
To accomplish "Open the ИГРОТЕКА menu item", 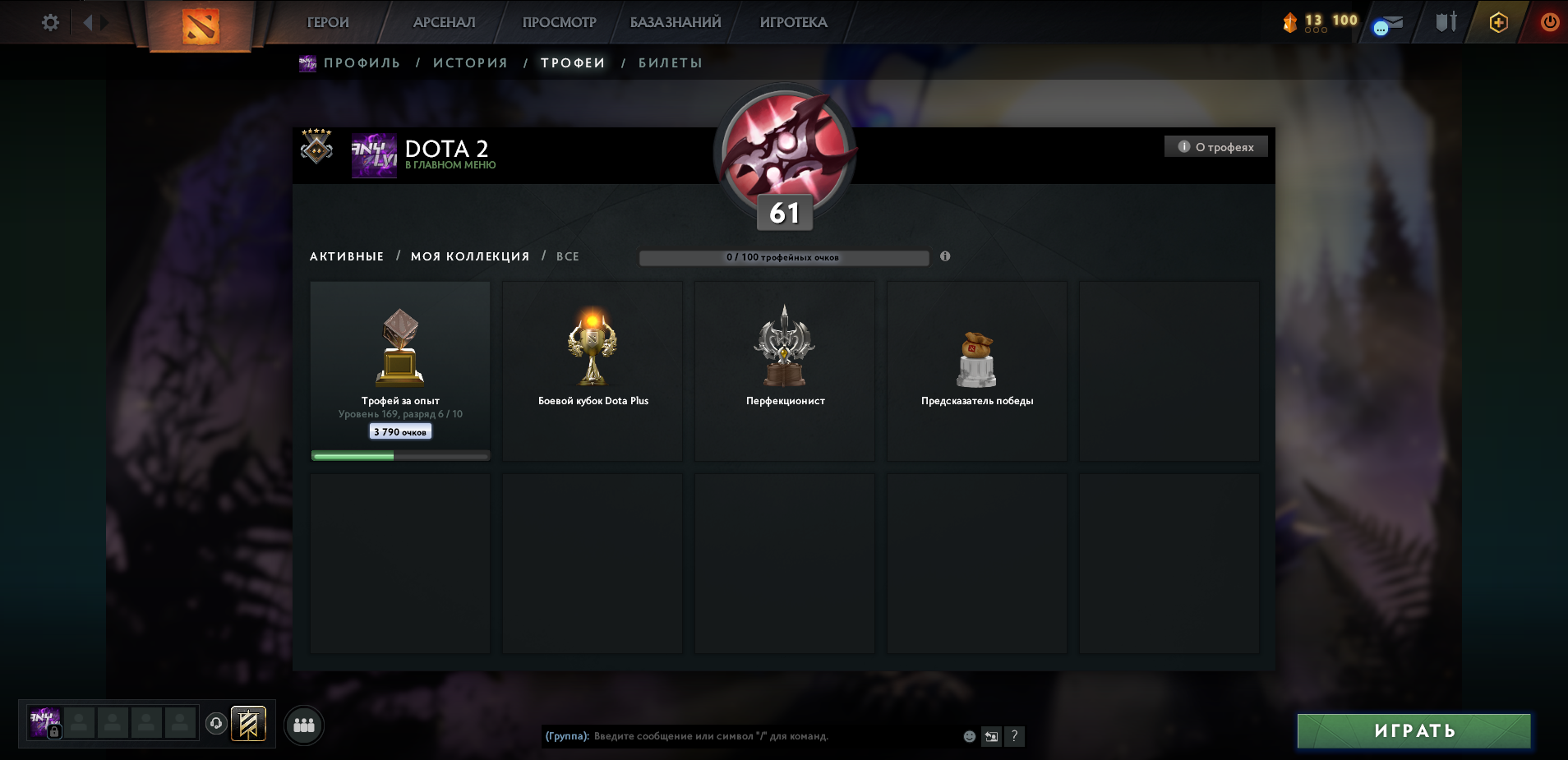I will click(x=794, y=22).
